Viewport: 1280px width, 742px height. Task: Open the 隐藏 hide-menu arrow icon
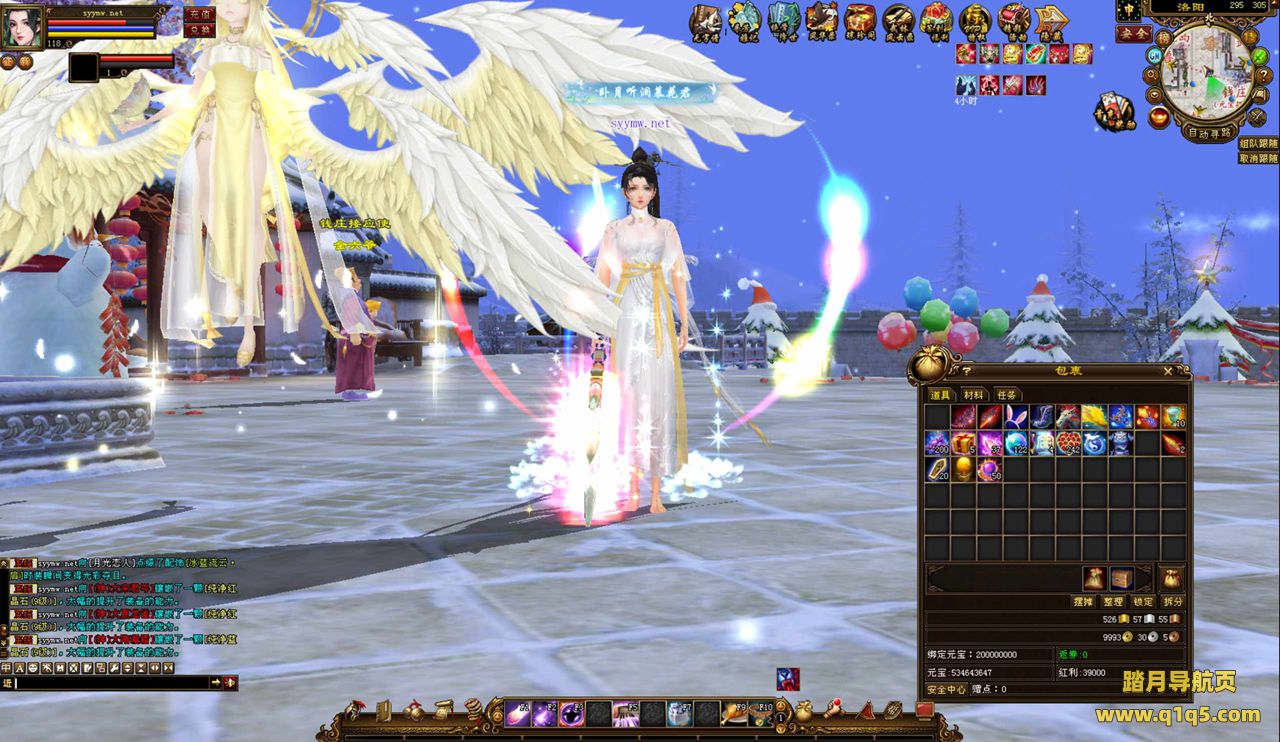coord(1051,20)
